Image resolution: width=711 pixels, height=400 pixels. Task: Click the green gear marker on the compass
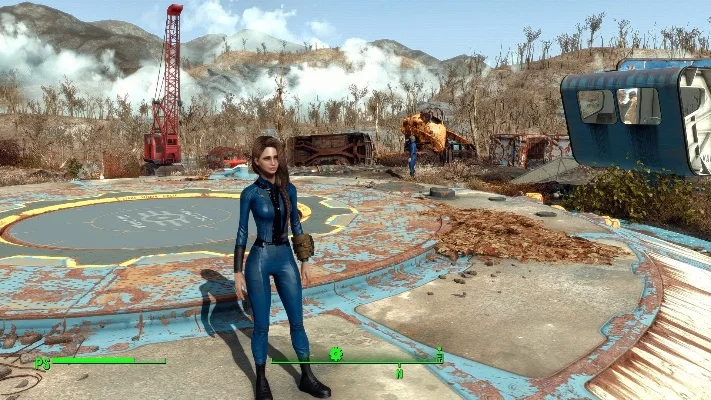click(x=336, y=353)
